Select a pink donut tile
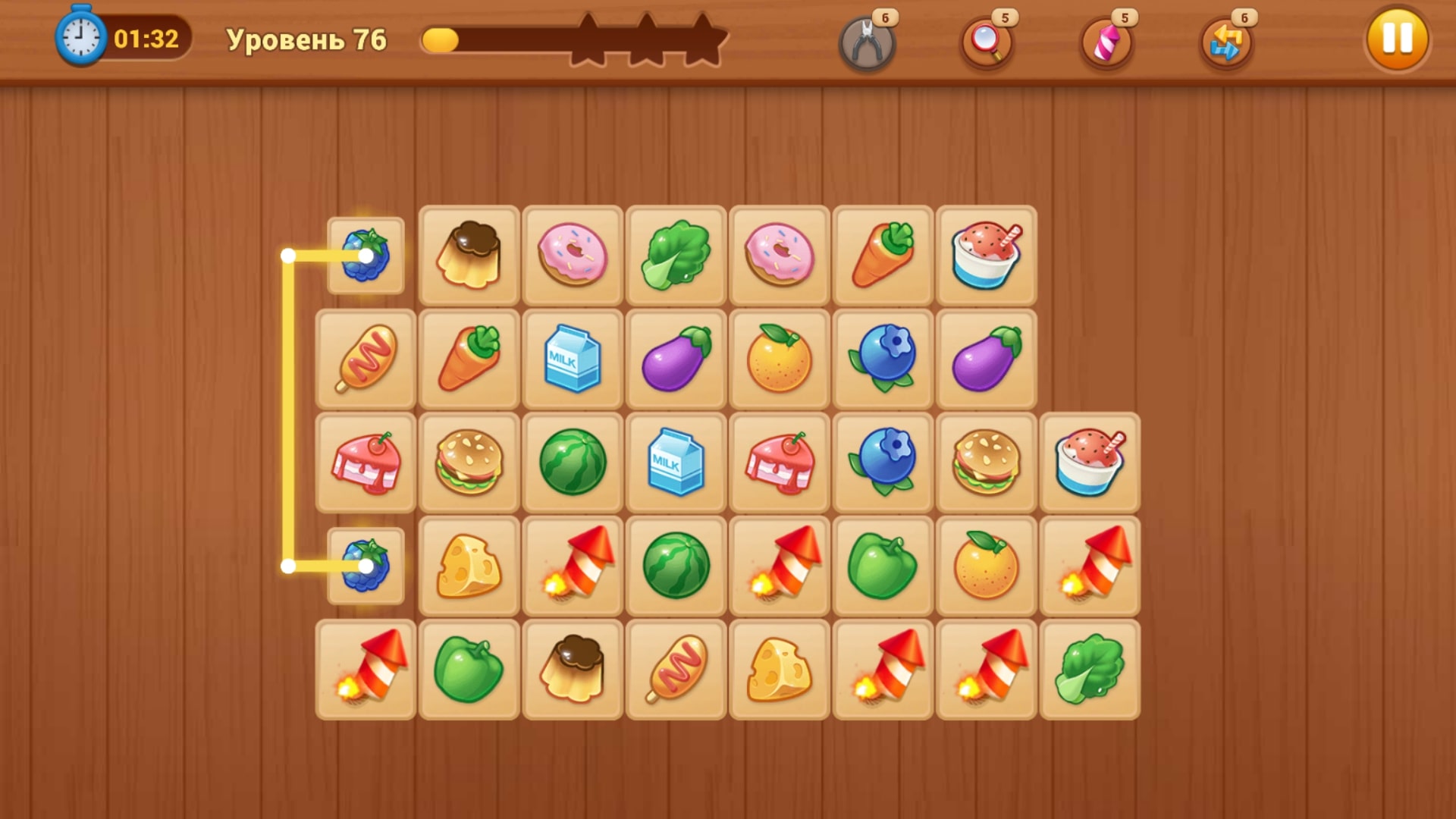The width and height of the screenshot is (1456, 819). 573,256
